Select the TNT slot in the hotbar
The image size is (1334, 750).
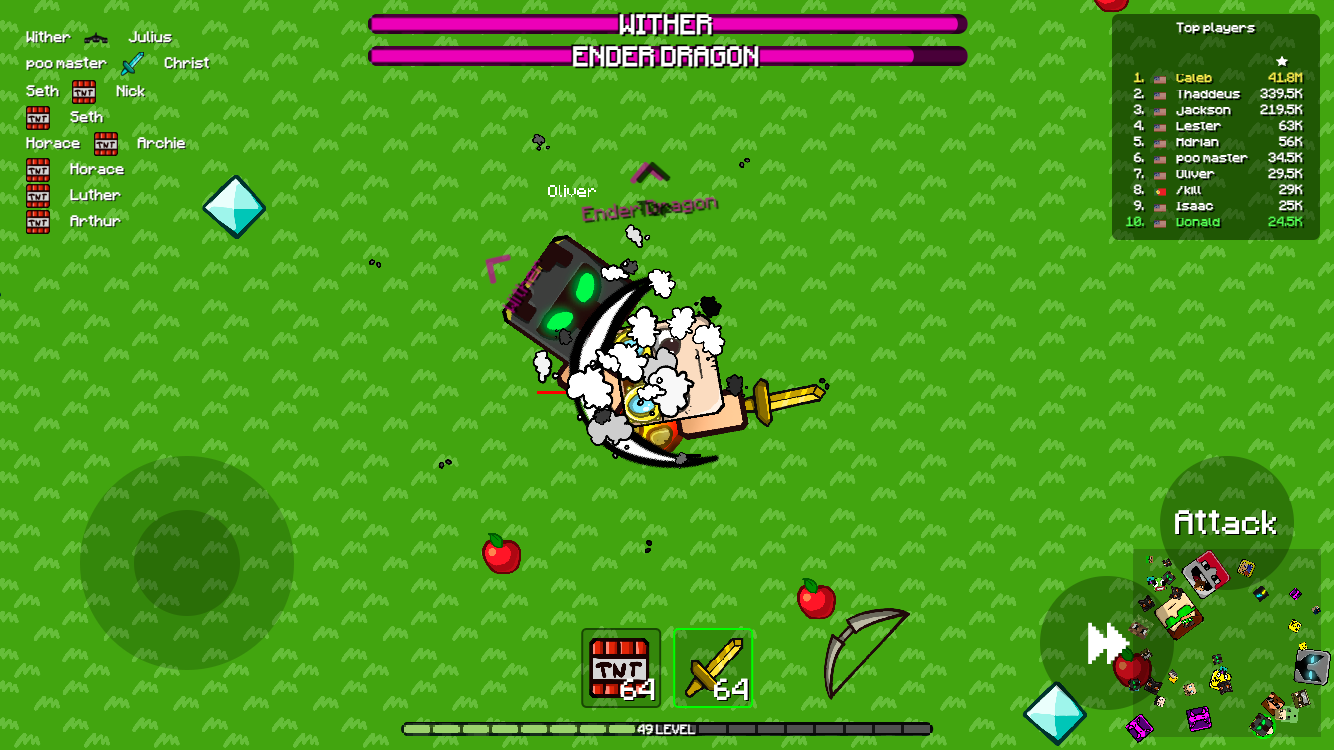point(618,667)
